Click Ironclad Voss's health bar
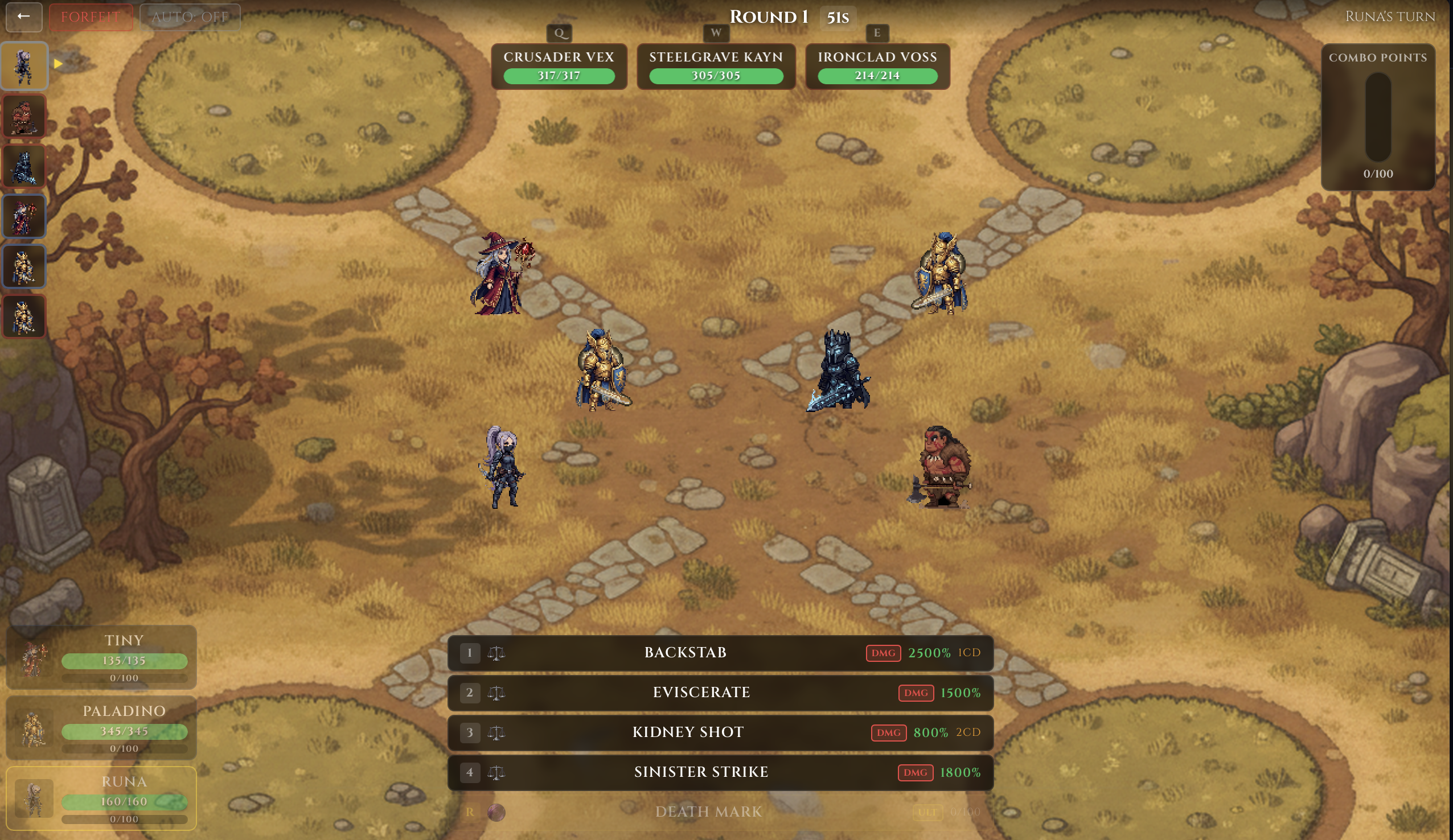 tap(877, 75)
